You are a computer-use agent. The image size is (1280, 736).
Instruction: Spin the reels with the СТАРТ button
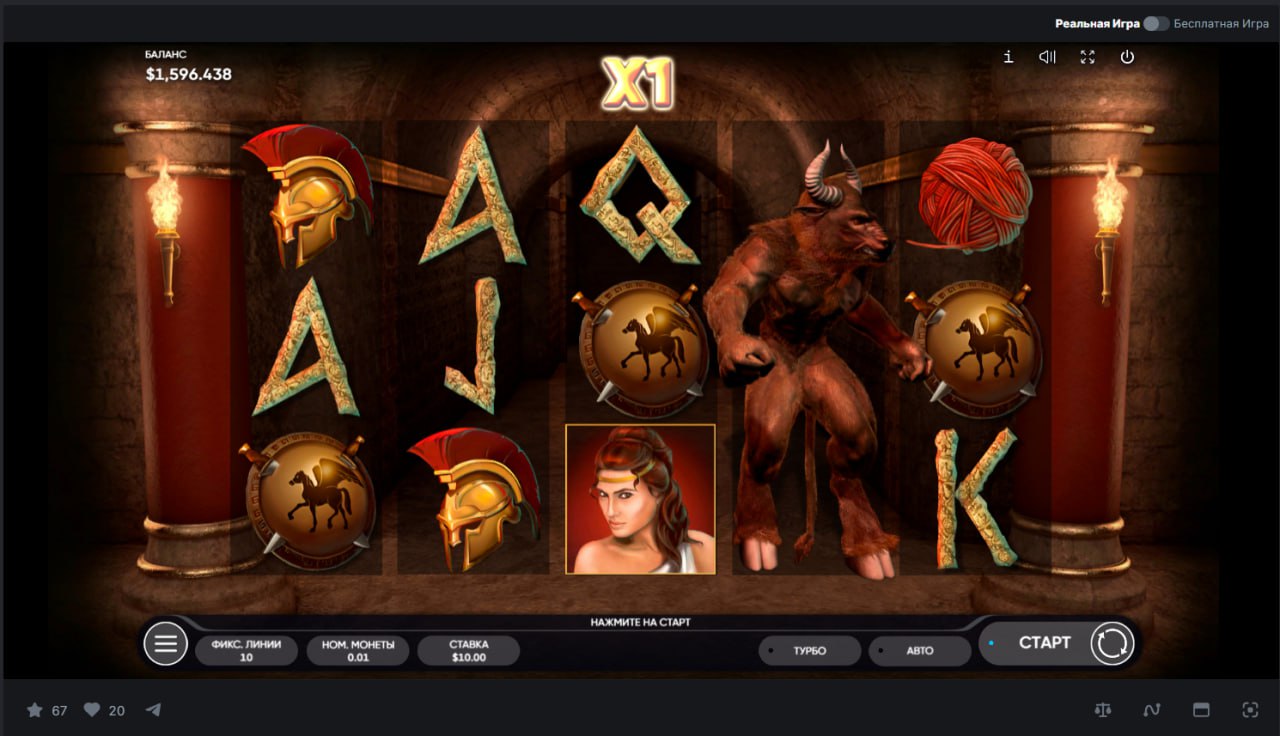pos(1044,643)
